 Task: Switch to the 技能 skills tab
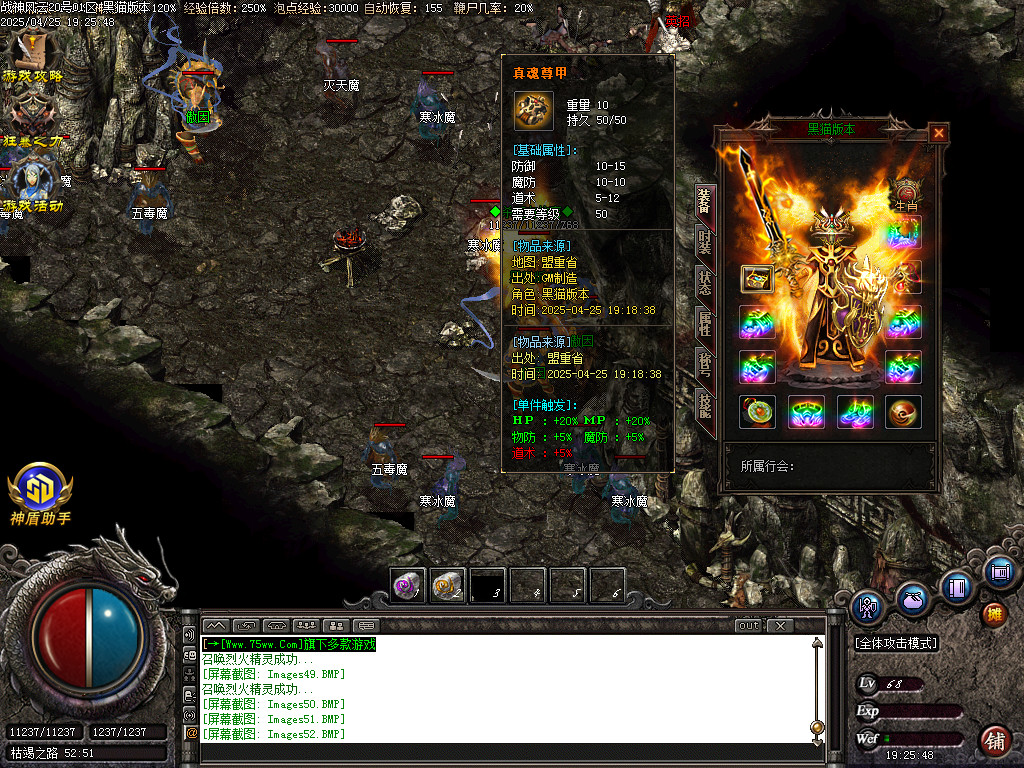point(705,403)
